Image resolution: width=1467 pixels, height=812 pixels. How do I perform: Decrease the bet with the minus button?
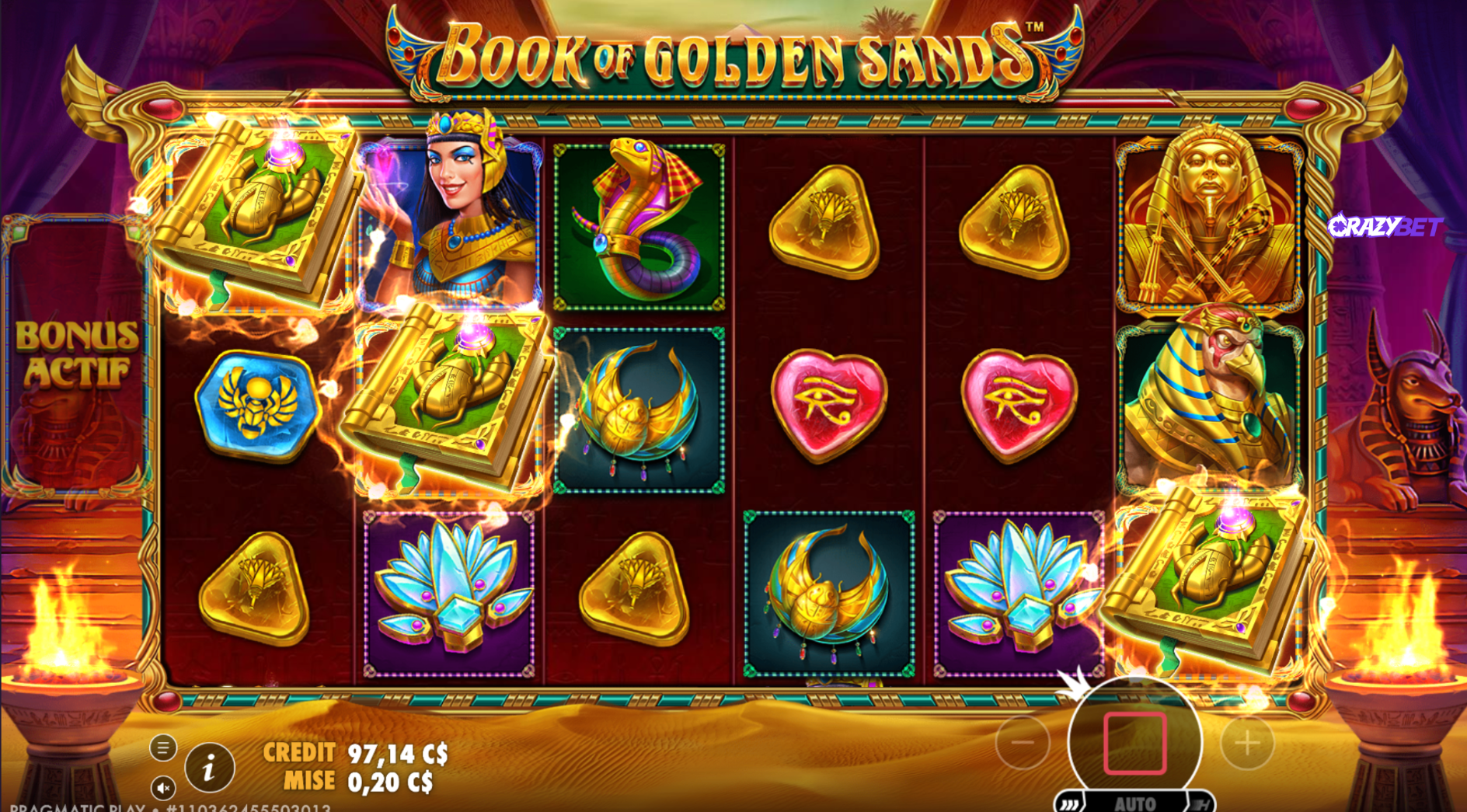(1022, 743)
